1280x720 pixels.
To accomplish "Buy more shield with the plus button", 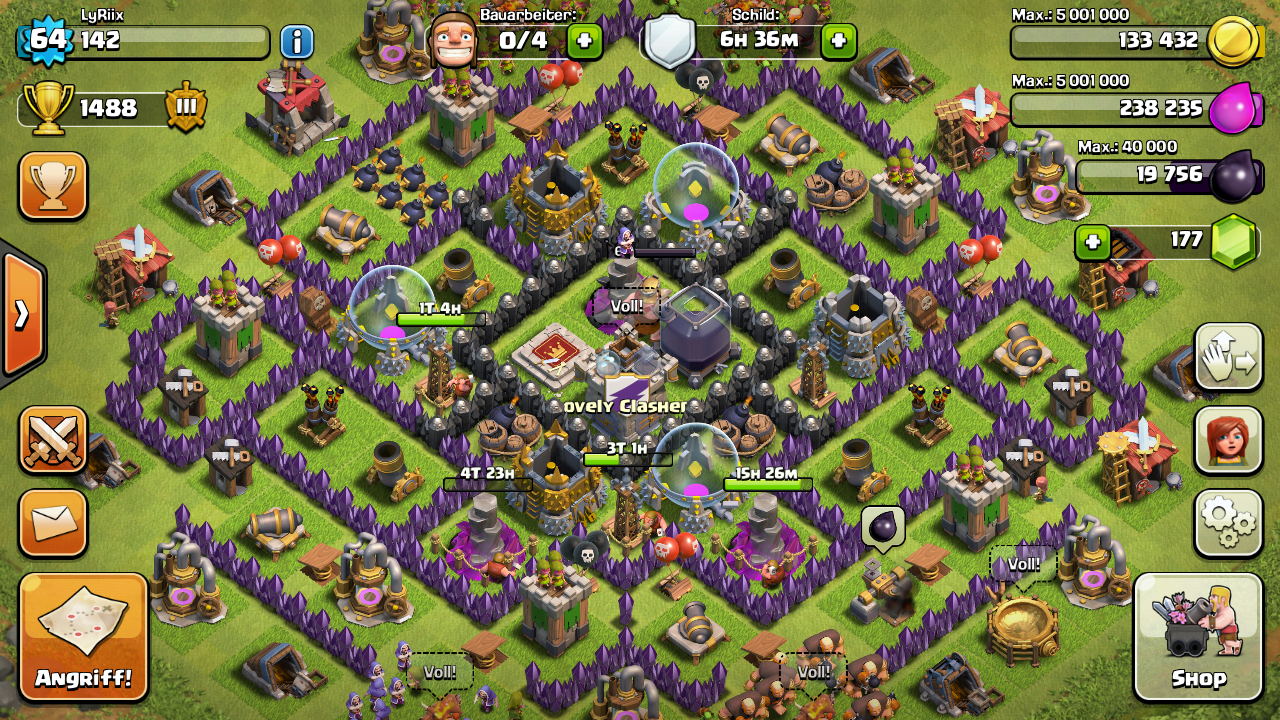I will [838, 41].
